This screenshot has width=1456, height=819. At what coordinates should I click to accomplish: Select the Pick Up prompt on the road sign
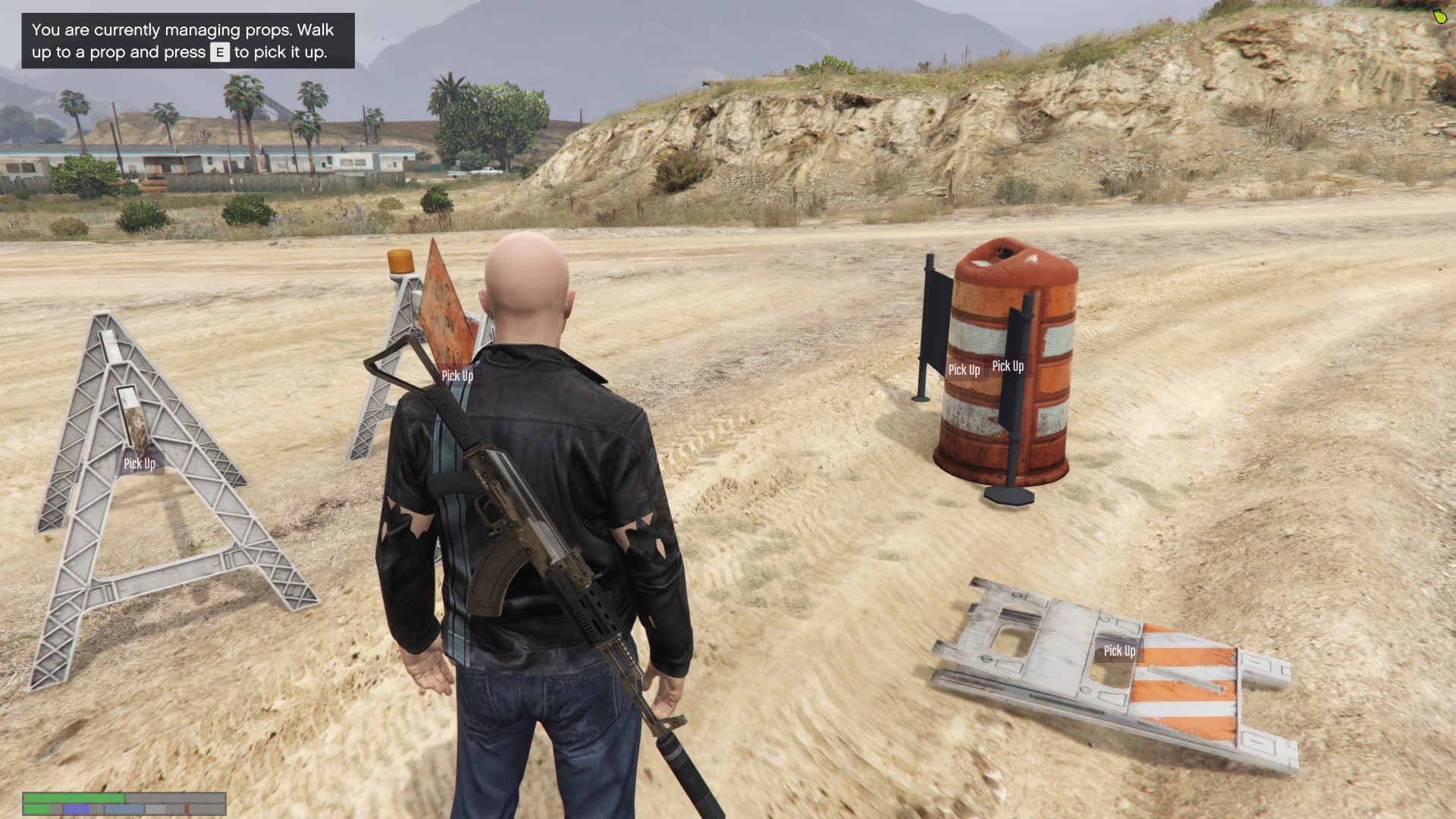458,375
